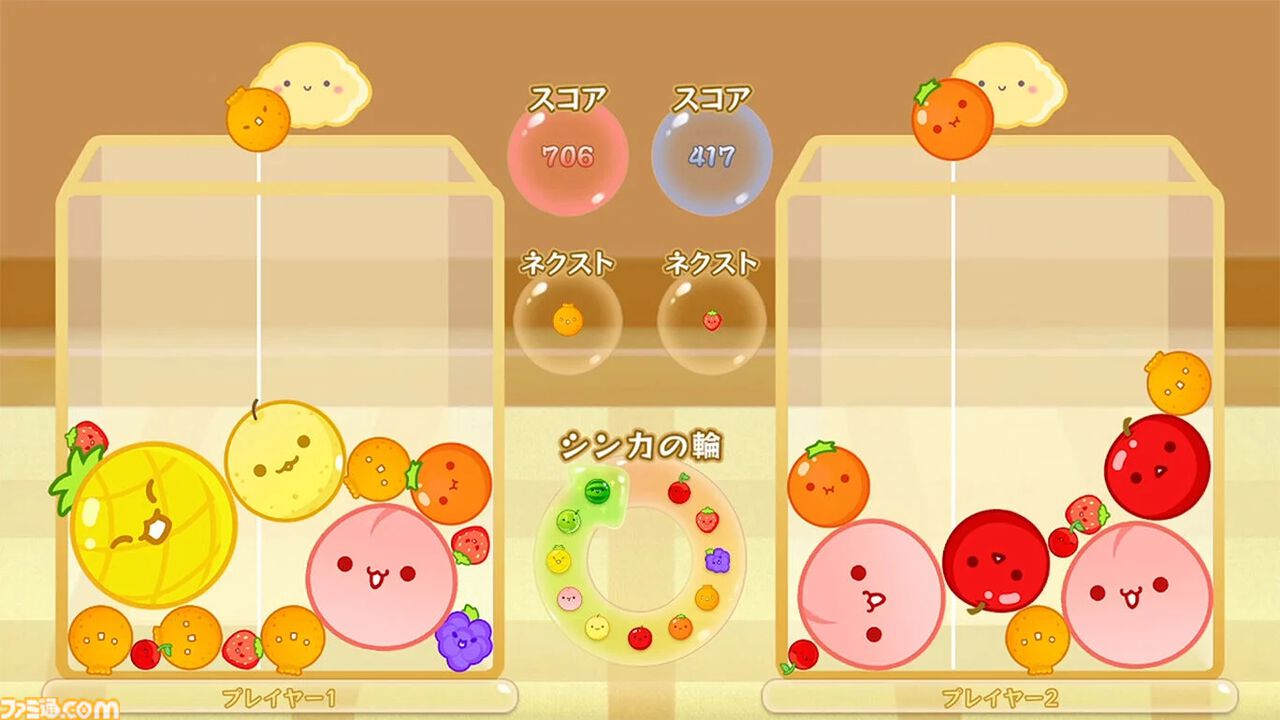Screen dimensions: 1280x720
Task: Select the purple grape cluster in Player 1's box
Action: click(x=462, y=640)
